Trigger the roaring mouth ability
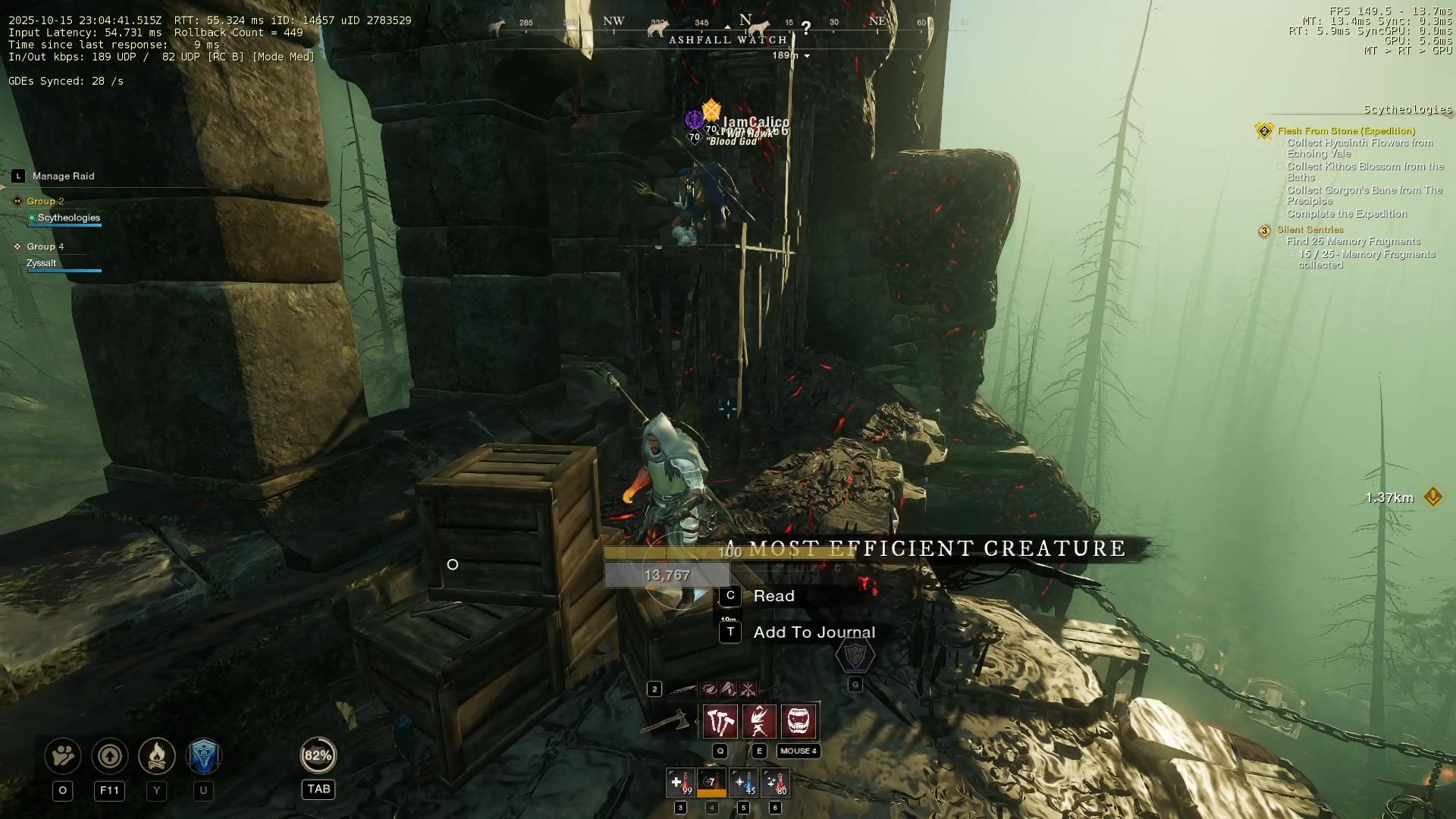Screen dimensions: 1456x819 coord(799,721)
